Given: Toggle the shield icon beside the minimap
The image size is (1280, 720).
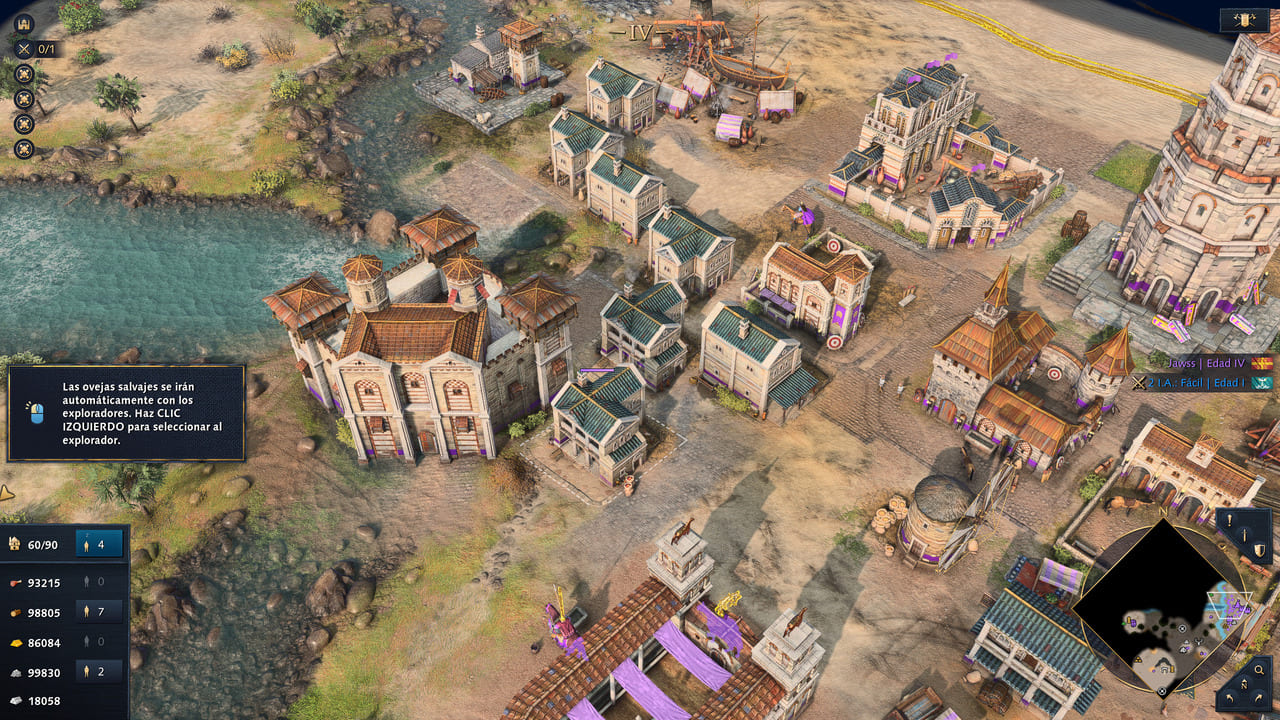Looking at the screenshot, I should click(x=1259, y=549).
